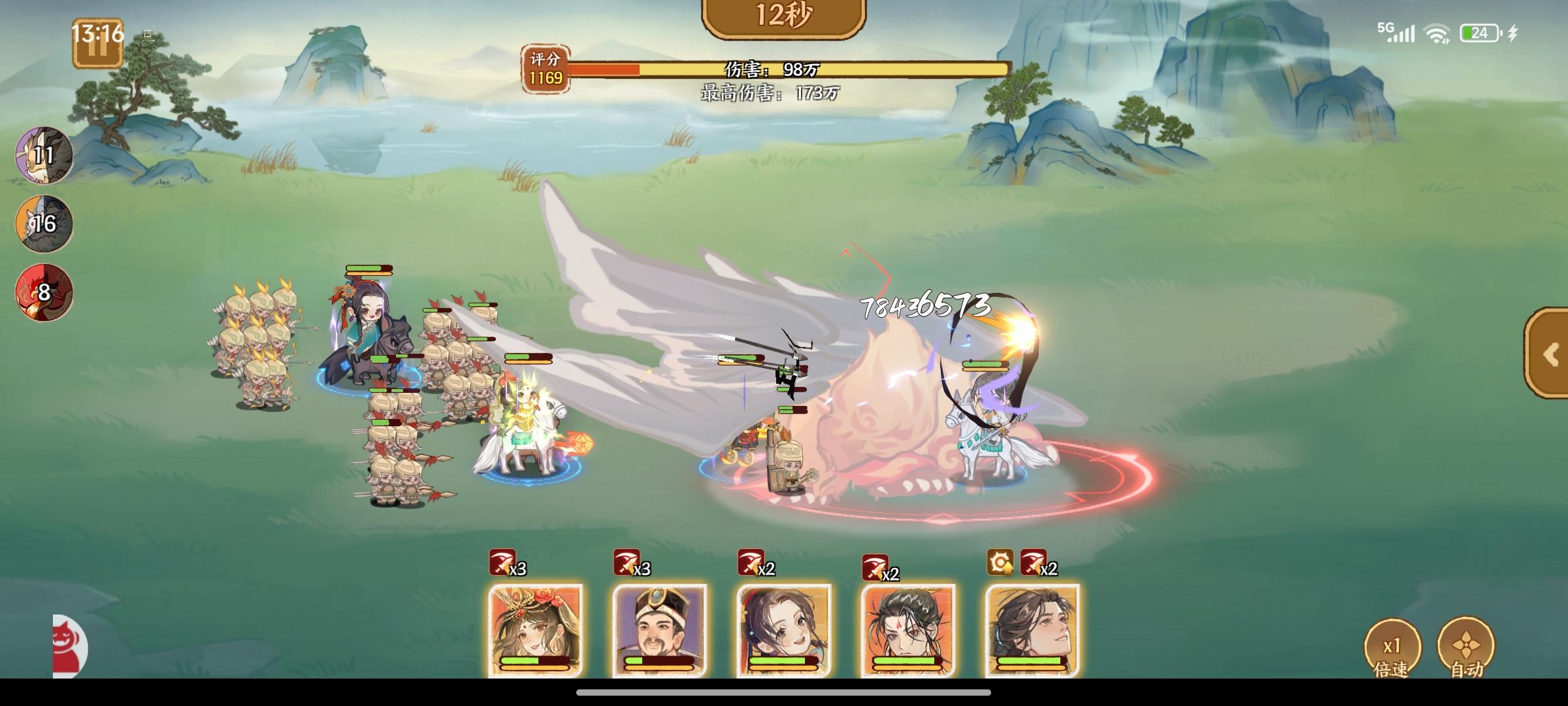This screenshot has width=1568, height=706.
Task: Select the emperor hero portrait card
Action: (662, 631)
